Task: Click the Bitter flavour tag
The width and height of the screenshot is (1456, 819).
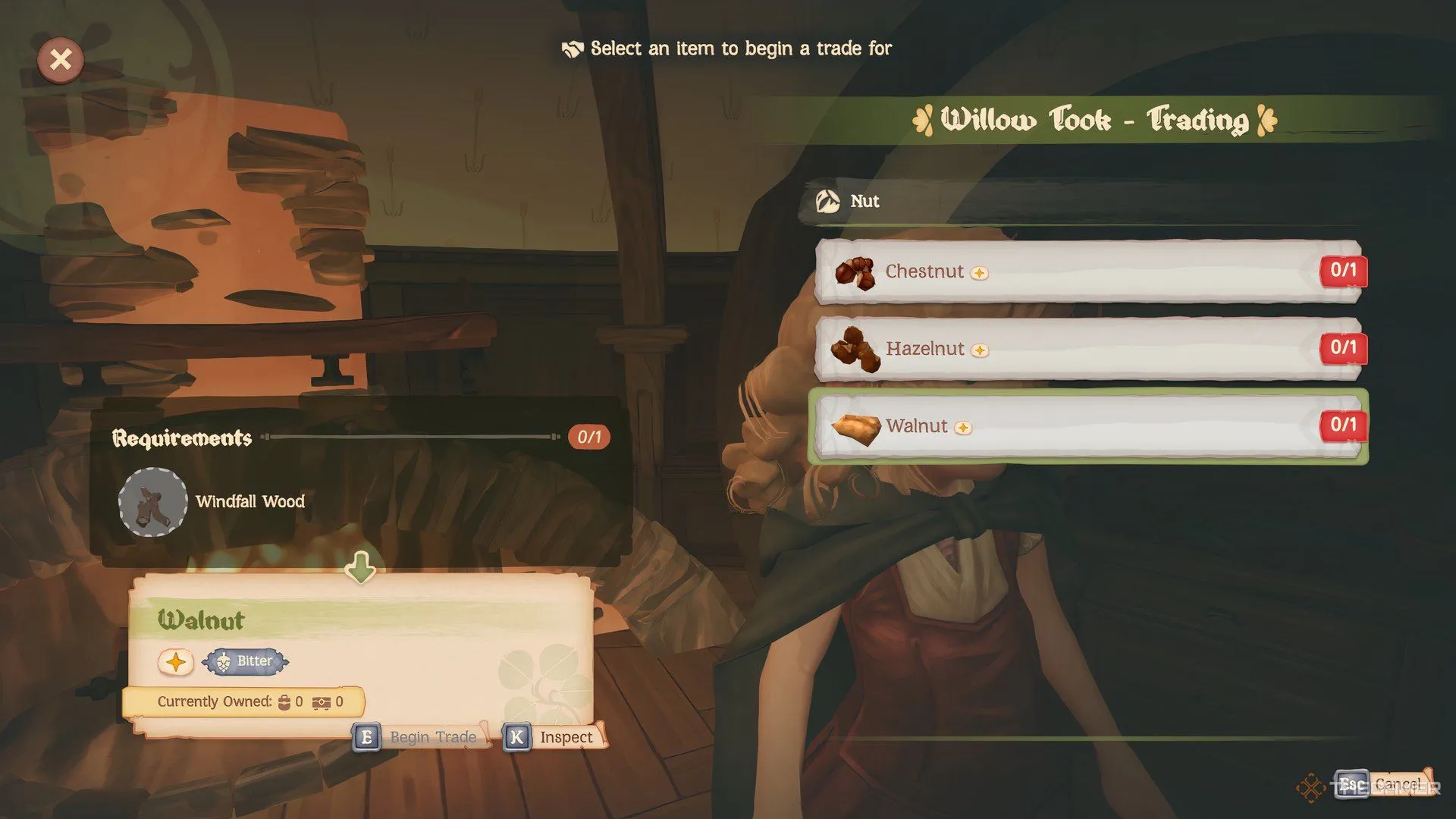Action: [246, 661]
